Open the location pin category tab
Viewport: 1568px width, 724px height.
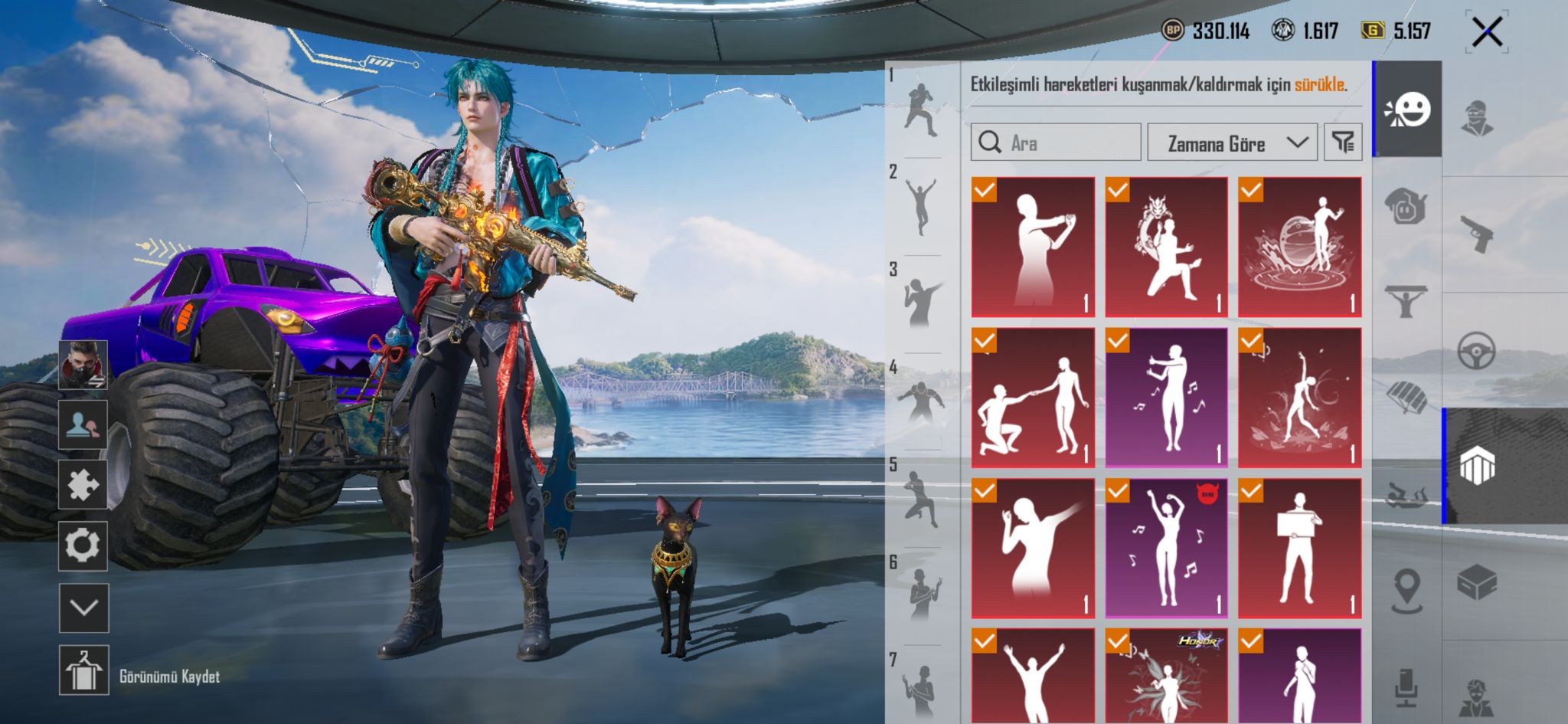1406,590
